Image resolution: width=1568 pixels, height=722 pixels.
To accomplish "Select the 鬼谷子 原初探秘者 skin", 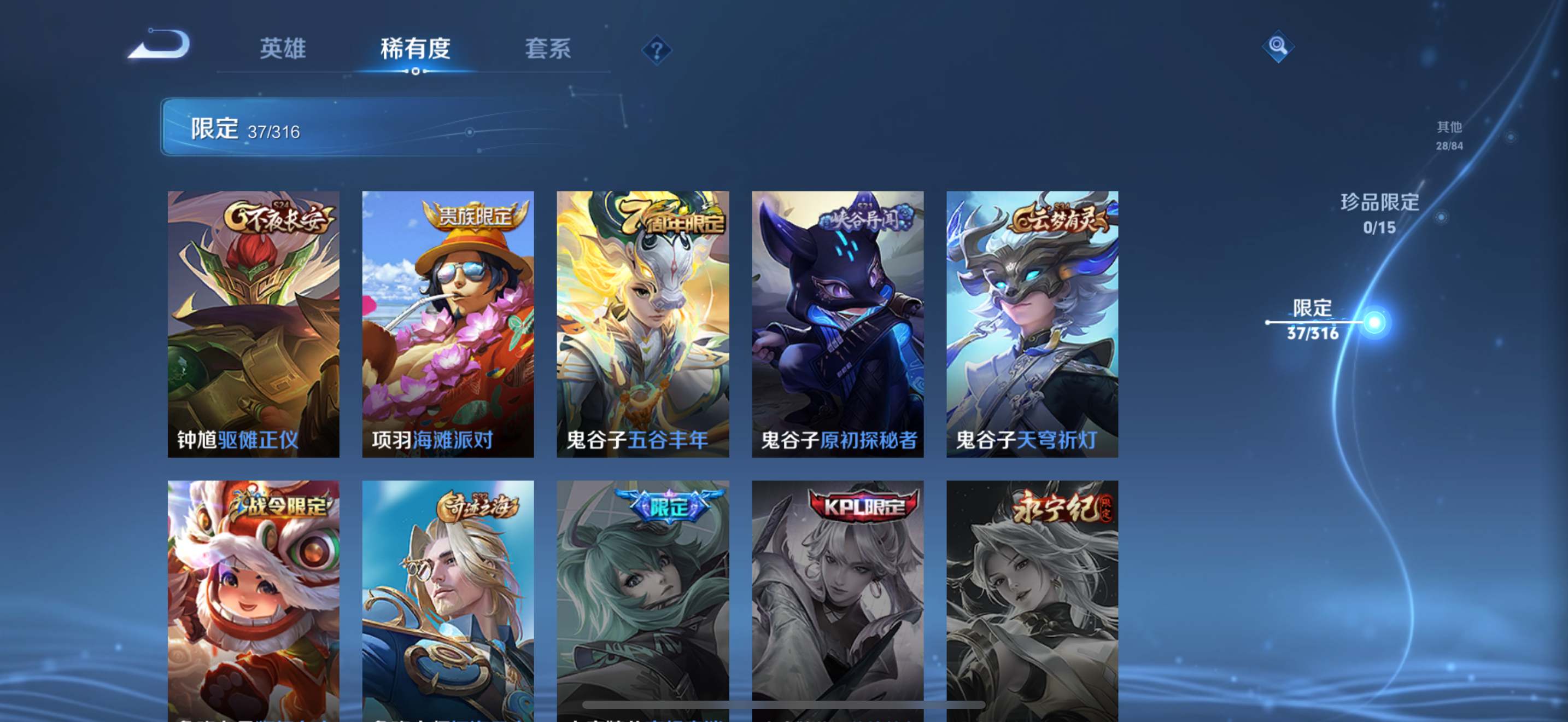I will click(838, 324).
